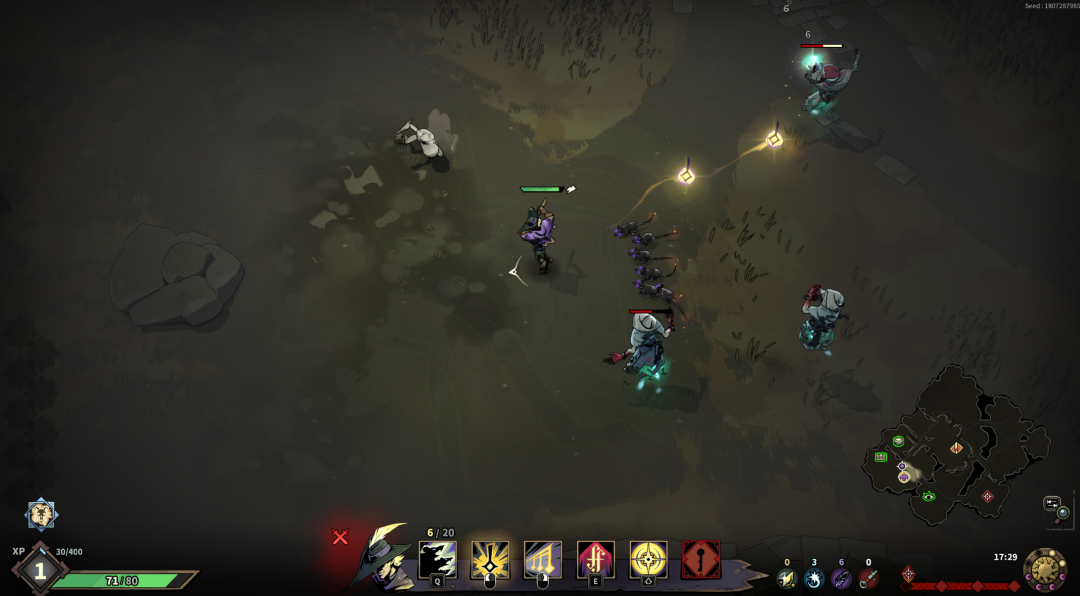1080x596 pixels.
Task: Activate the golden compass star ability
Action: [x=648, y=560]
